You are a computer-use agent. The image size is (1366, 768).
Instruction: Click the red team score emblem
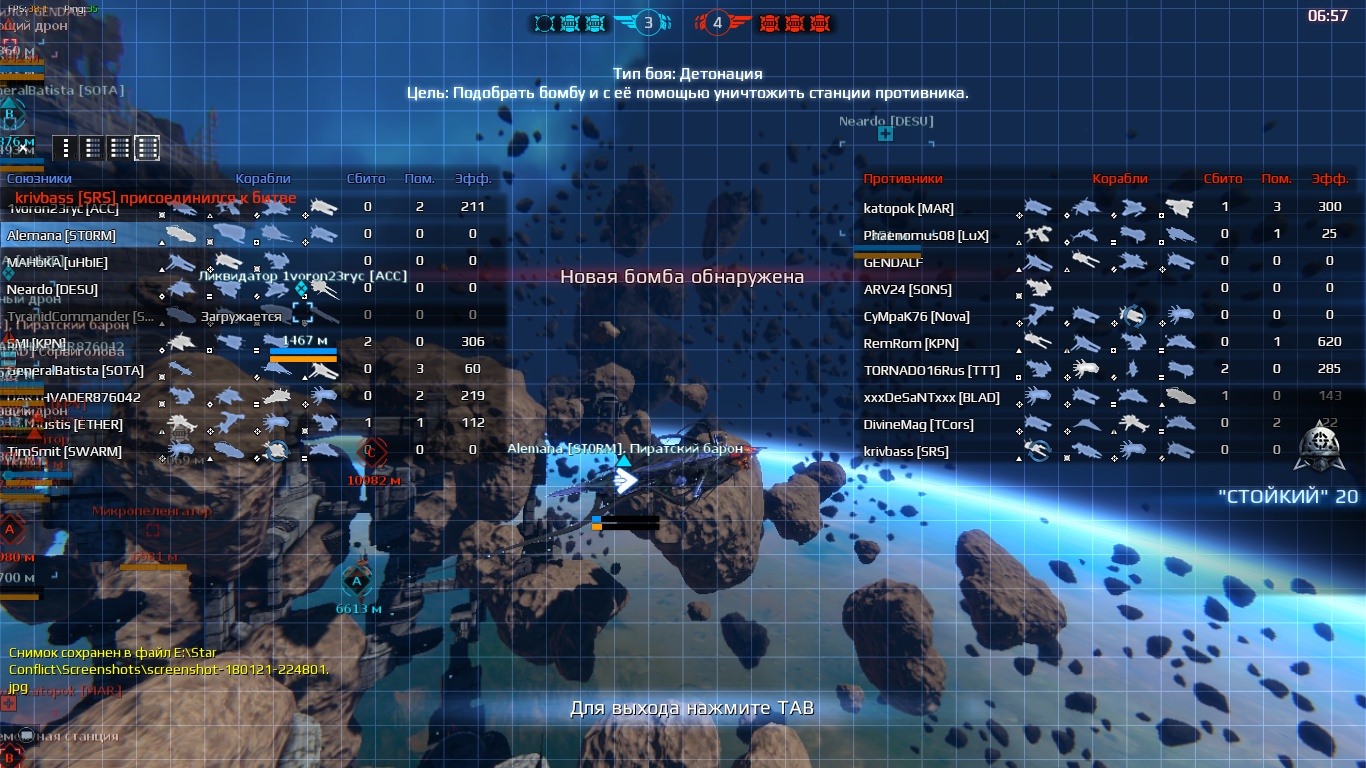(717, 22)
